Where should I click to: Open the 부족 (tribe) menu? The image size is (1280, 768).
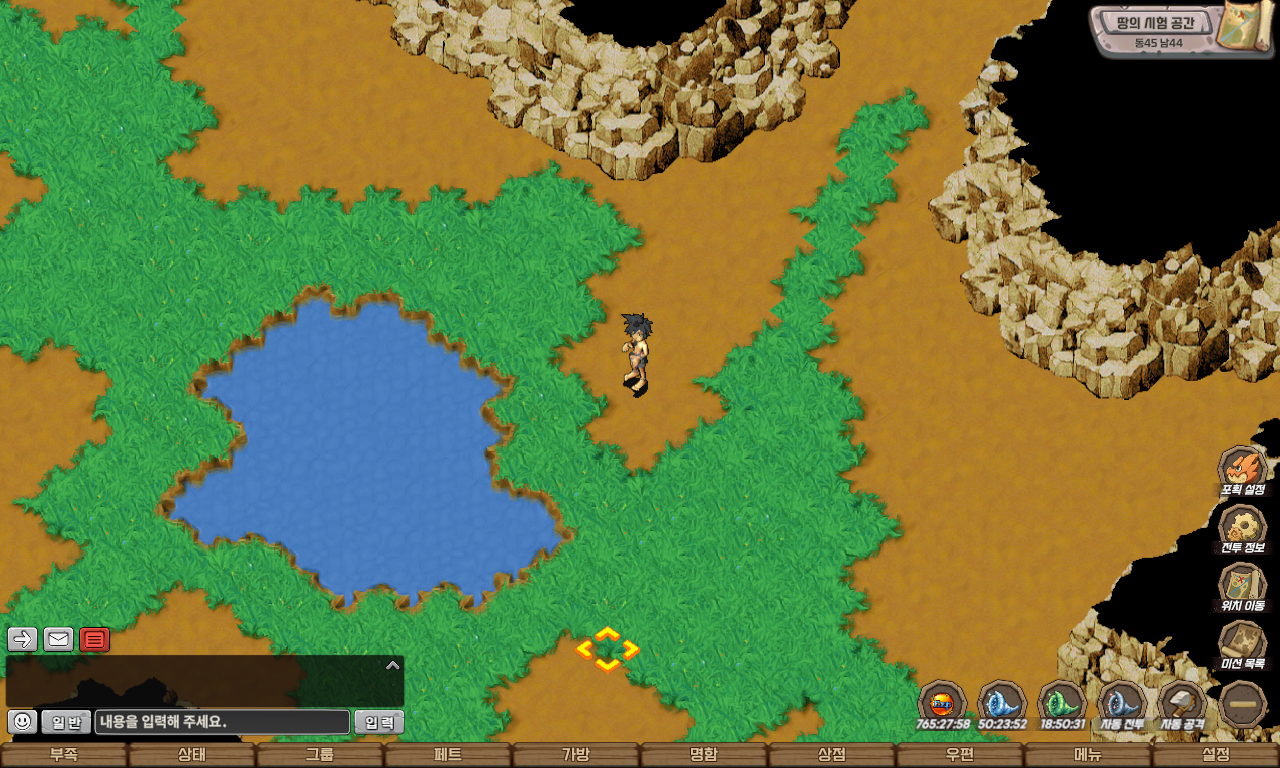tap(64, 755)
